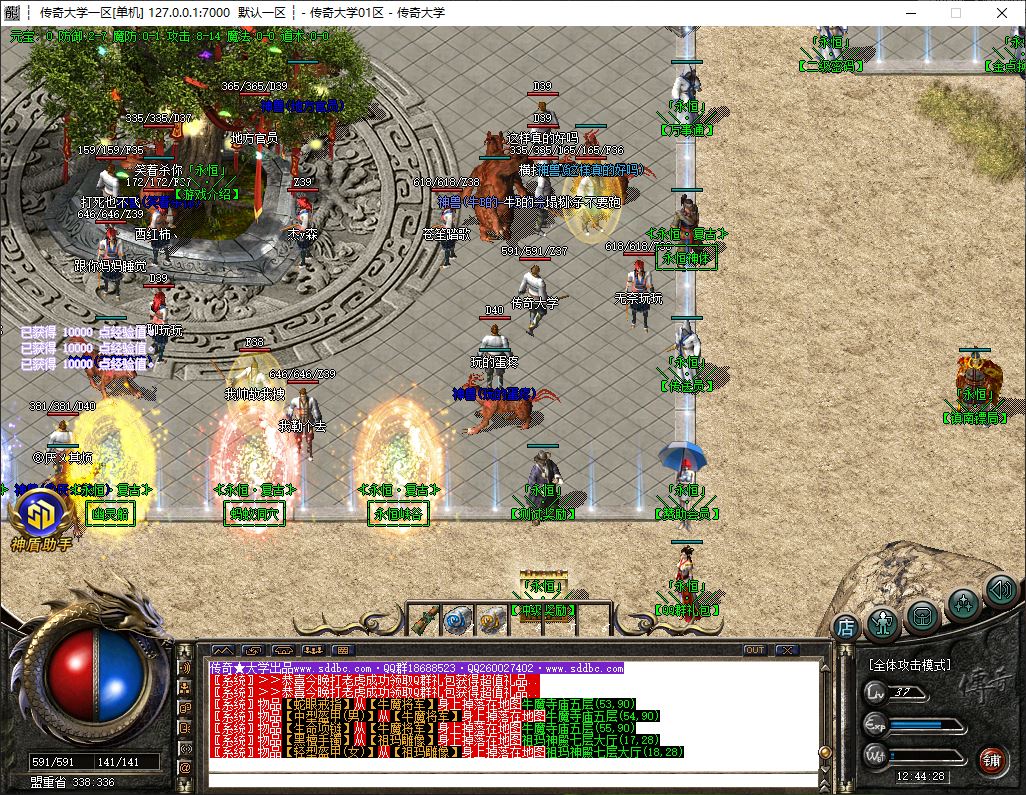The width and height of the screenshot is (1026, 795).
Task: Open the 神盾助手 assistant icon
Action: 41,516
